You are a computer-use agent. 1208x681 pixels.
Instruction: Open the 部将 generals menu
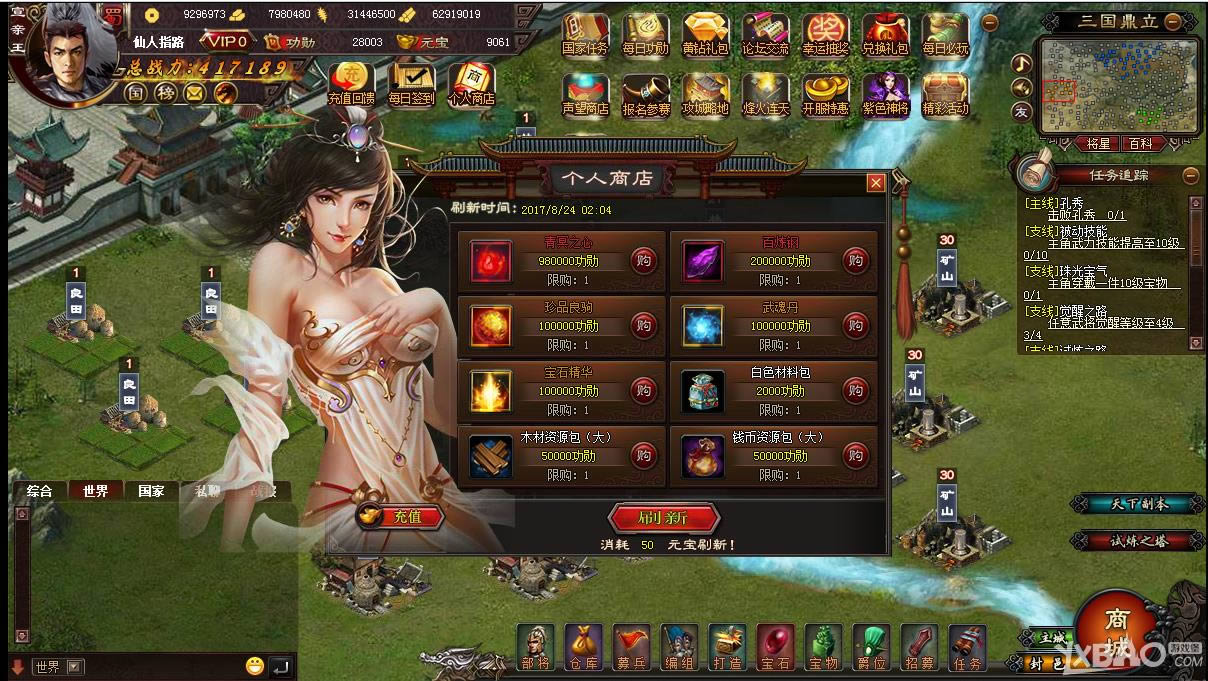tap(536, 646)
